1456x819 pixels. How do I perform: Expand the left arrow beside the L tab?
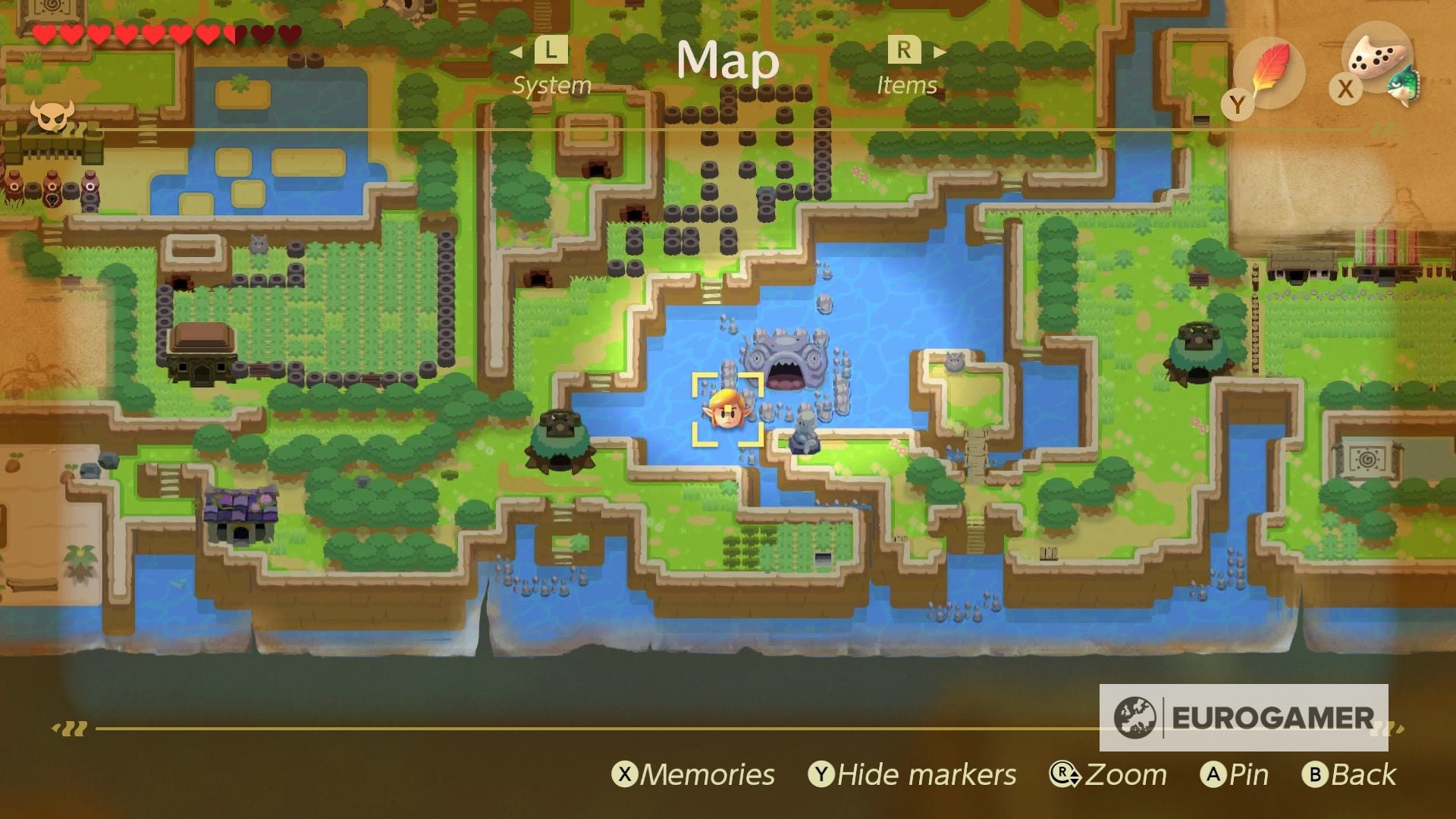[516, 52]
